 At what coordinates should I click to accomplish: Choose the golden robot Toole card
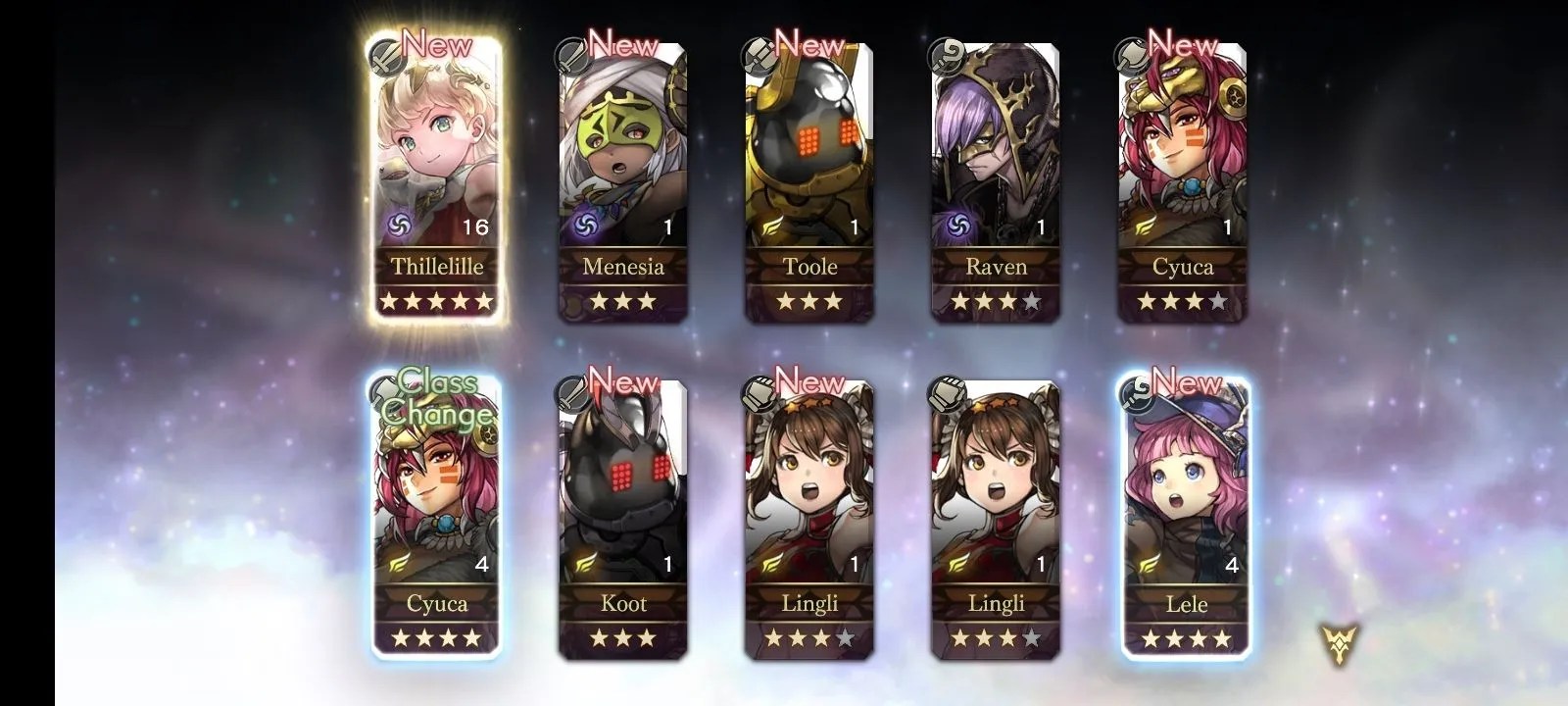tap(809, 176)
